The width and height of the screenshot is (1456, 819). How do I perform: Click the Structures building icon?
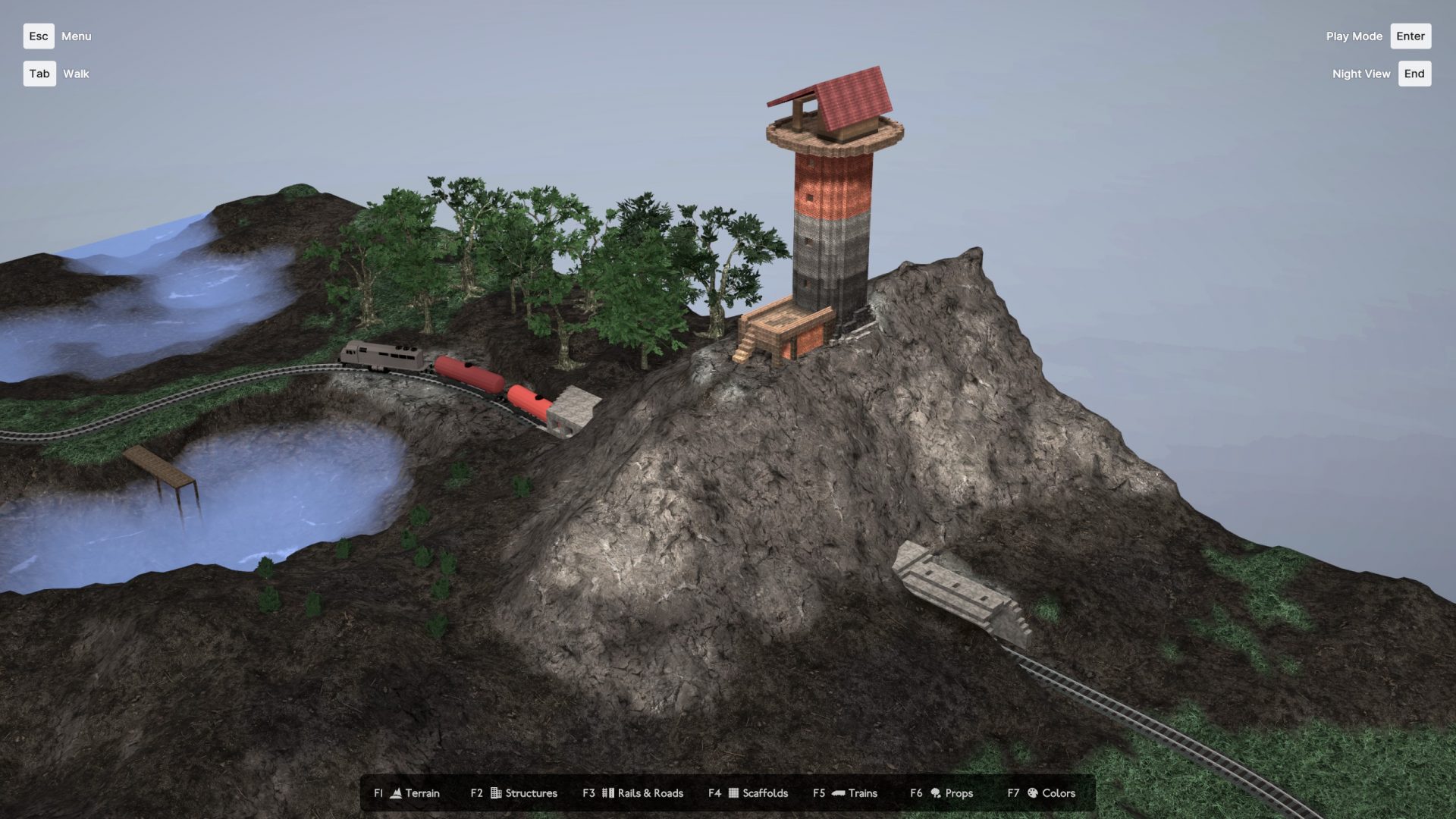point(495,793)
